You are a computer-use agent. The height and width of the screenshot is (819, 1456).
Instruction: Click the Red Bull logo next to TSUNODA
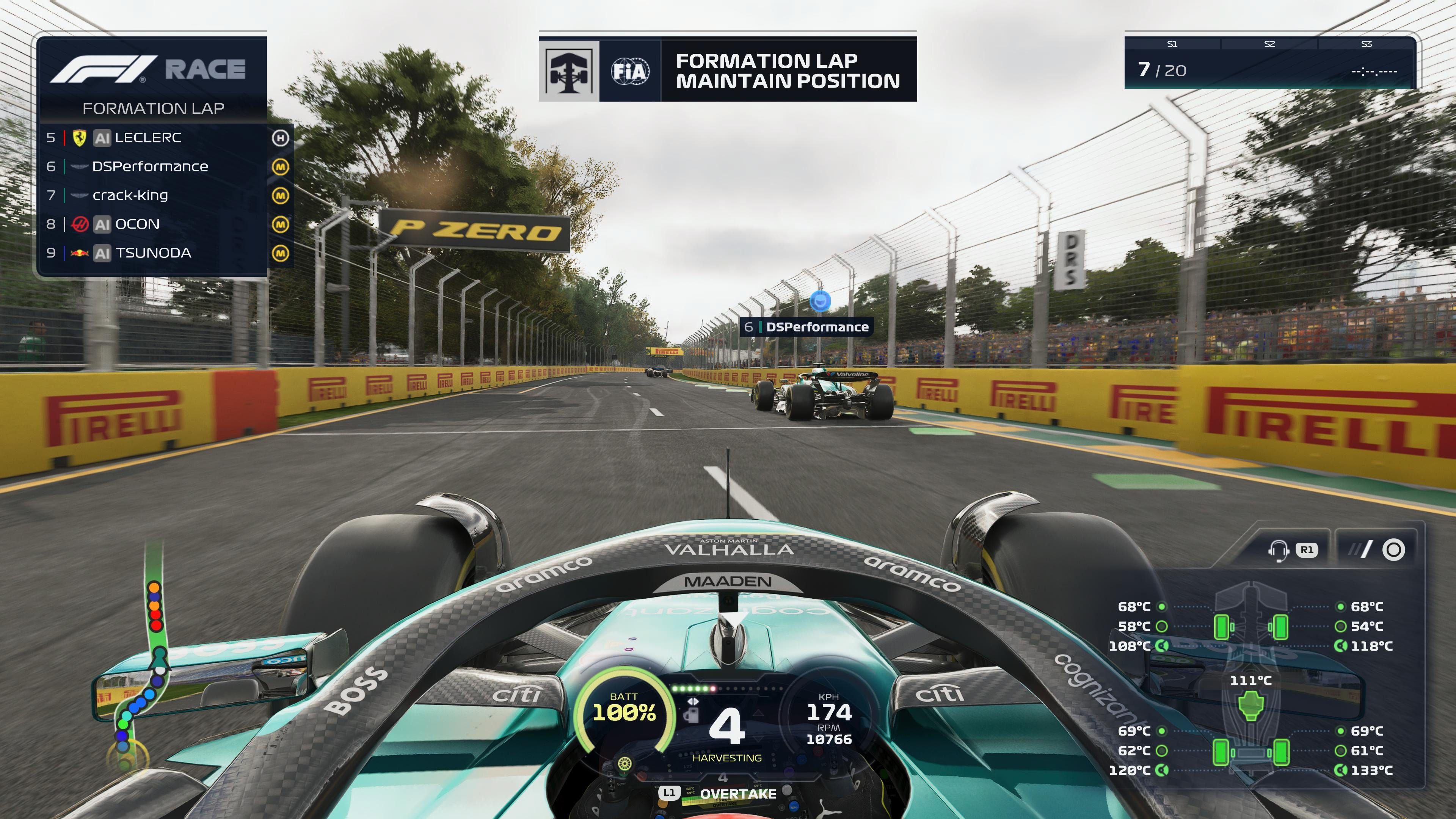pyautogui.click(x=79, y=253)
